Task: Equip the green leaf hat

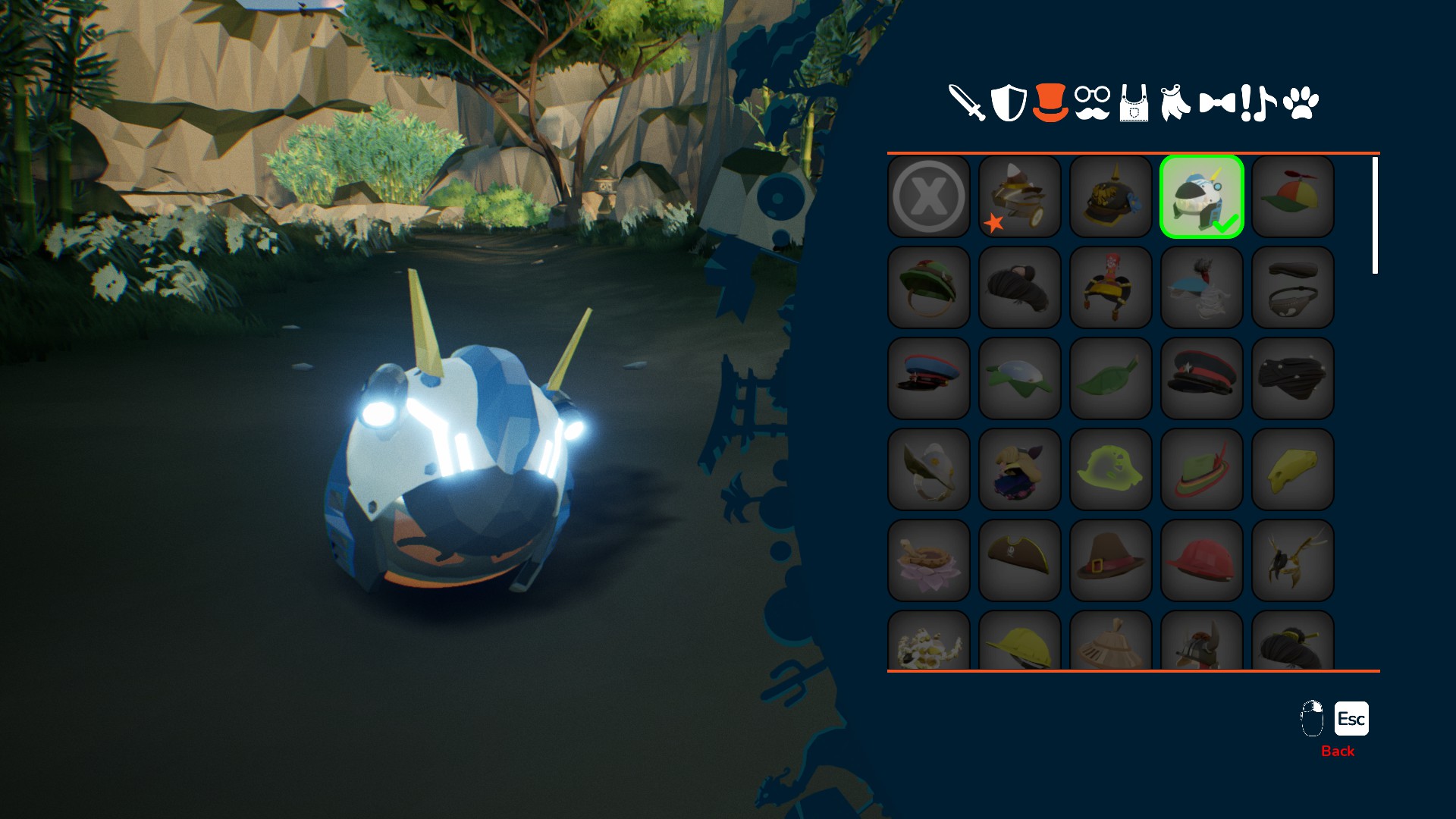Action: point(1111,378)
